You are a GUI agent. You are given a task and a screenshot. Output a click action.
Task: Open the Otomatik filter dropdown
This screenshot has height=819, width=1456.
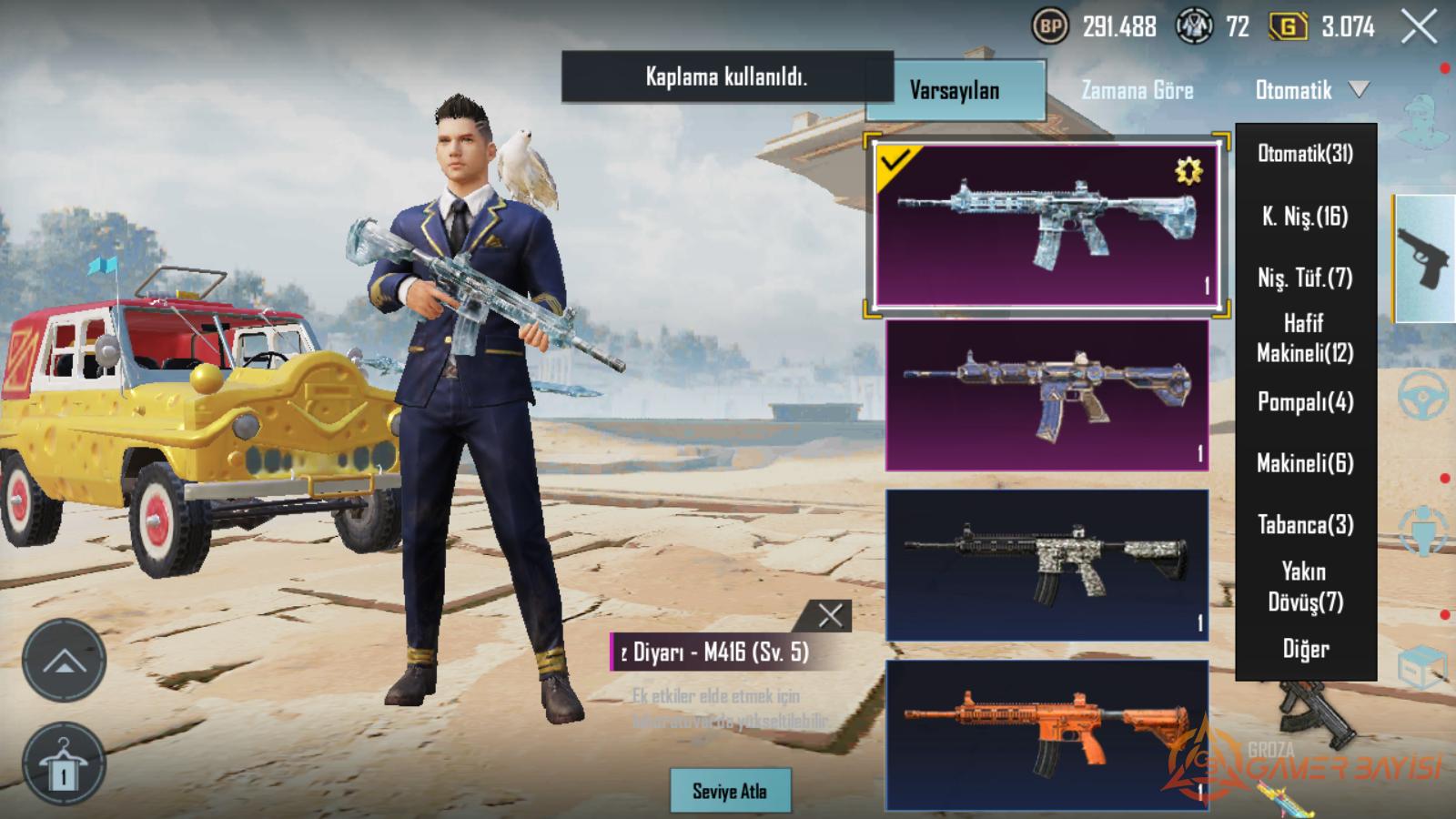(x=1310, y=90)
